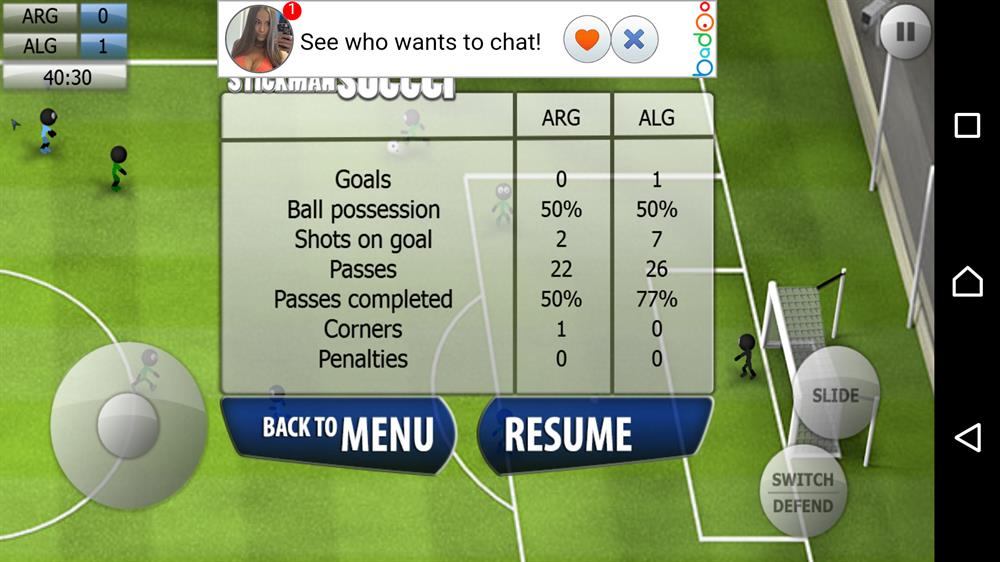Tap the Android home button
Image resolution: width=1000 pixels, height=562 pixels.
[967, 281]
